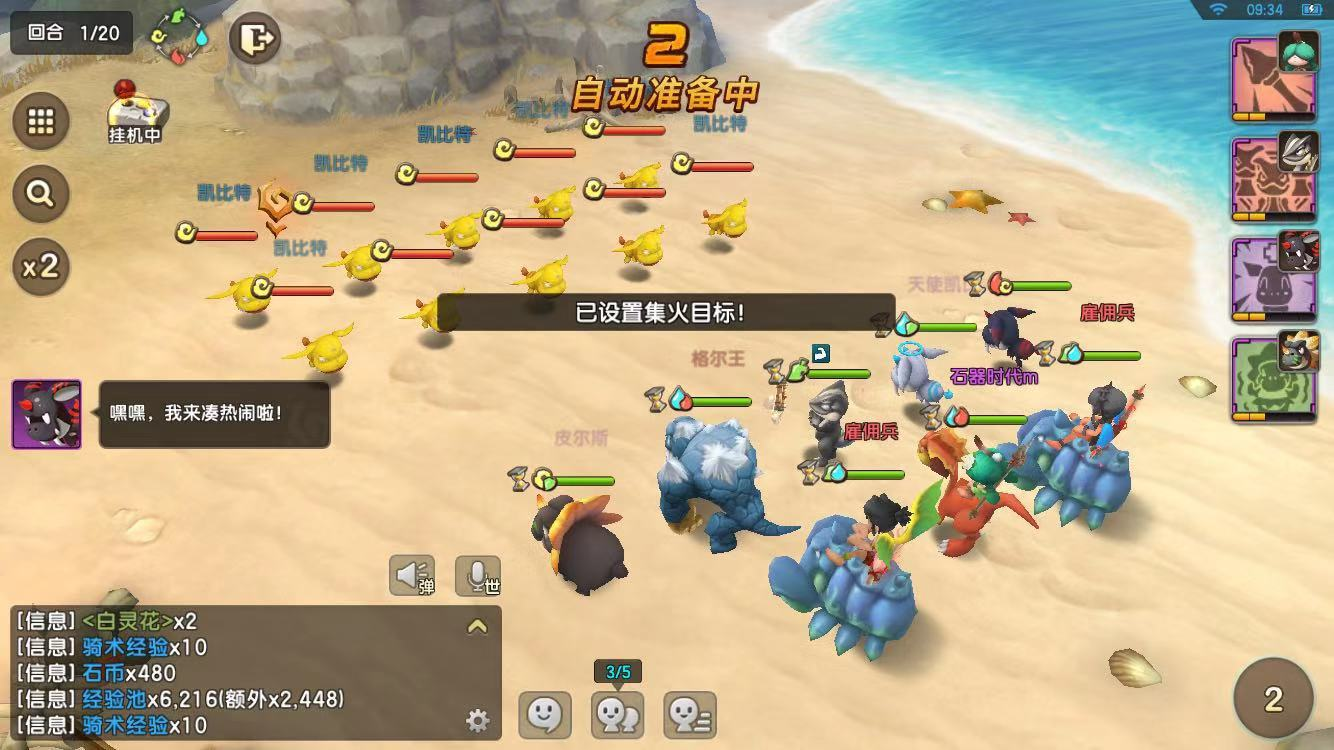Expand the chat log arrow
This screenshot has width=1334, height=750.
point(477,627)
